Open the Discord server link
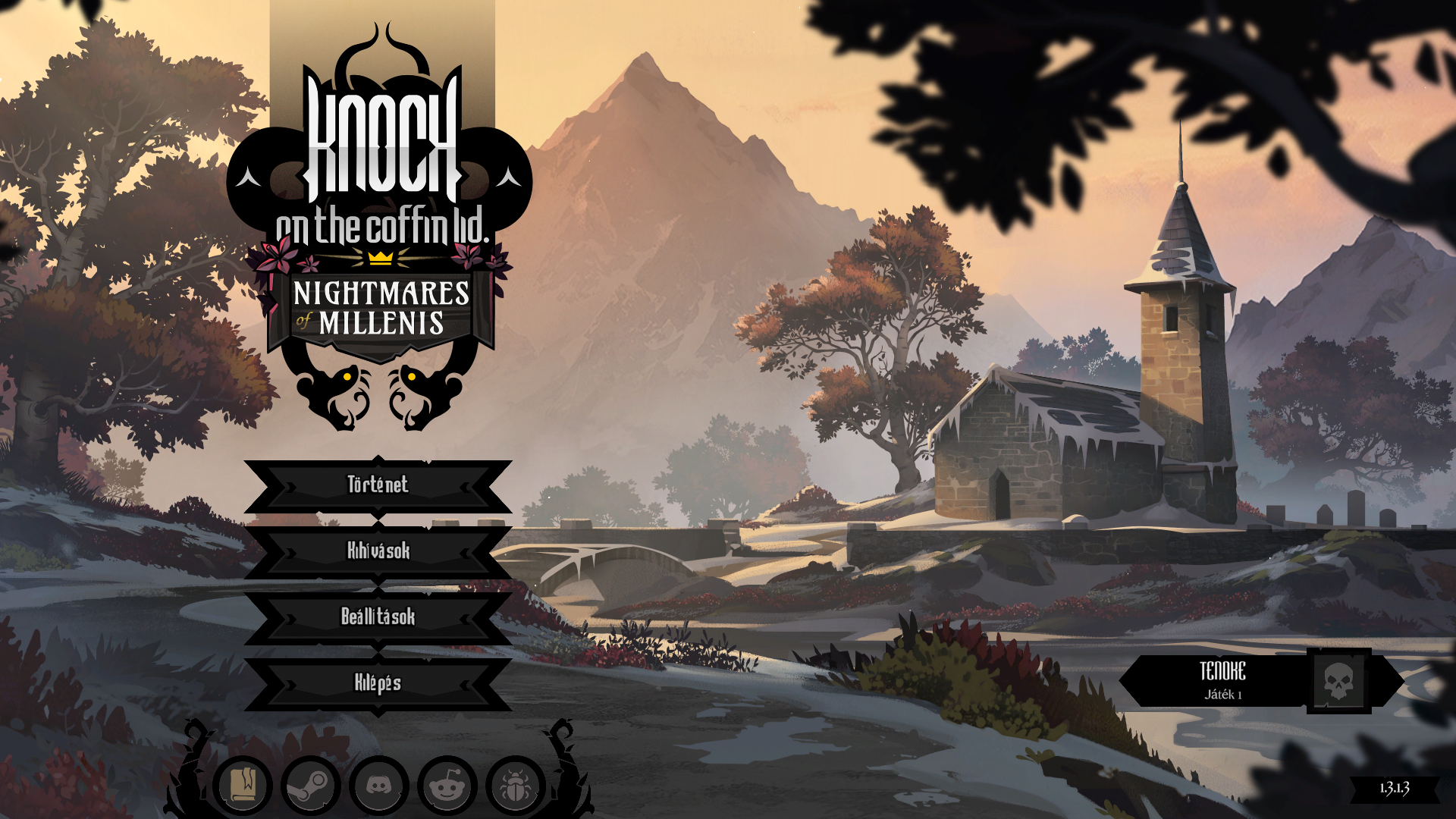The height and width of the screenshot is (819, 1456). (379, 785)
